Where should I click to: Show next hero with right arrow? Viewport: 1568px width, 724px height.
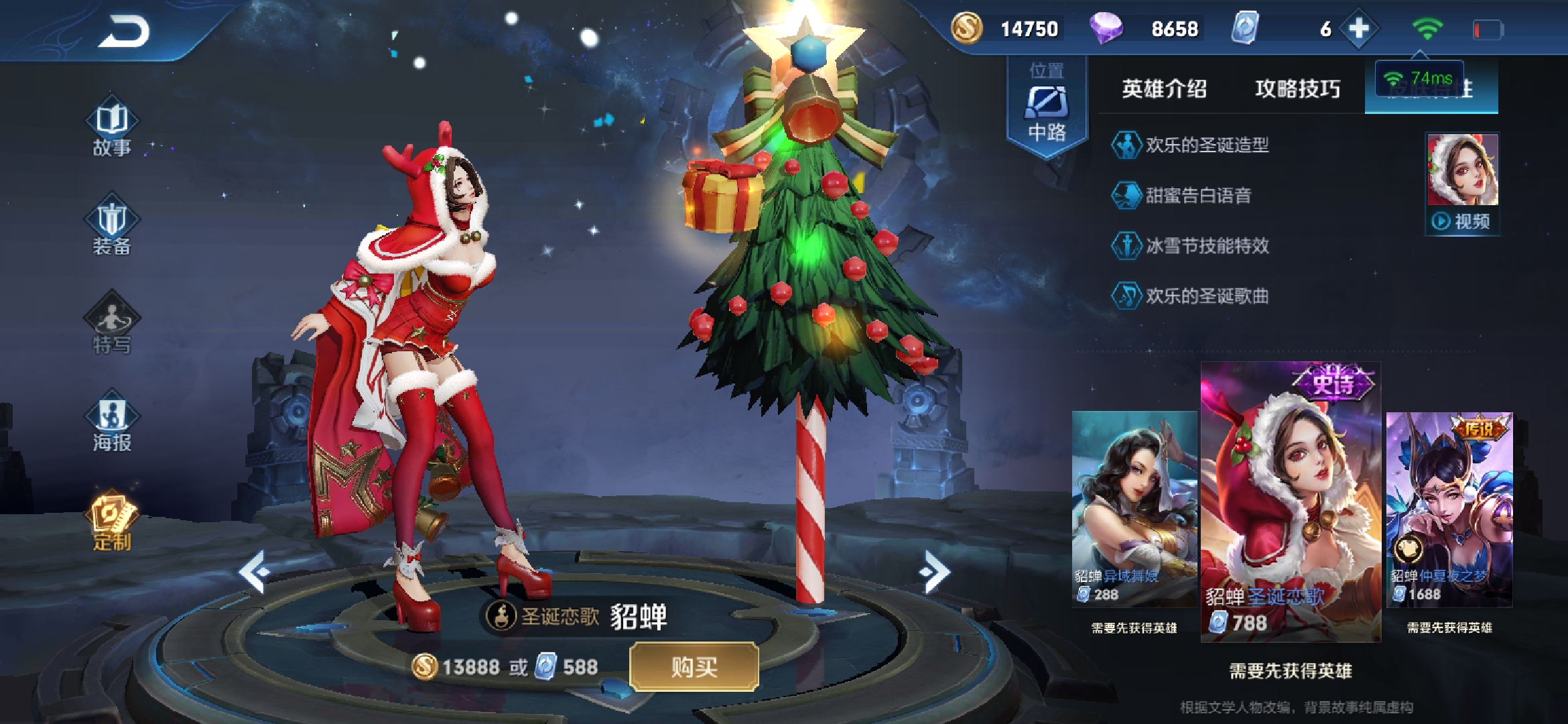[x=935, y=572]
